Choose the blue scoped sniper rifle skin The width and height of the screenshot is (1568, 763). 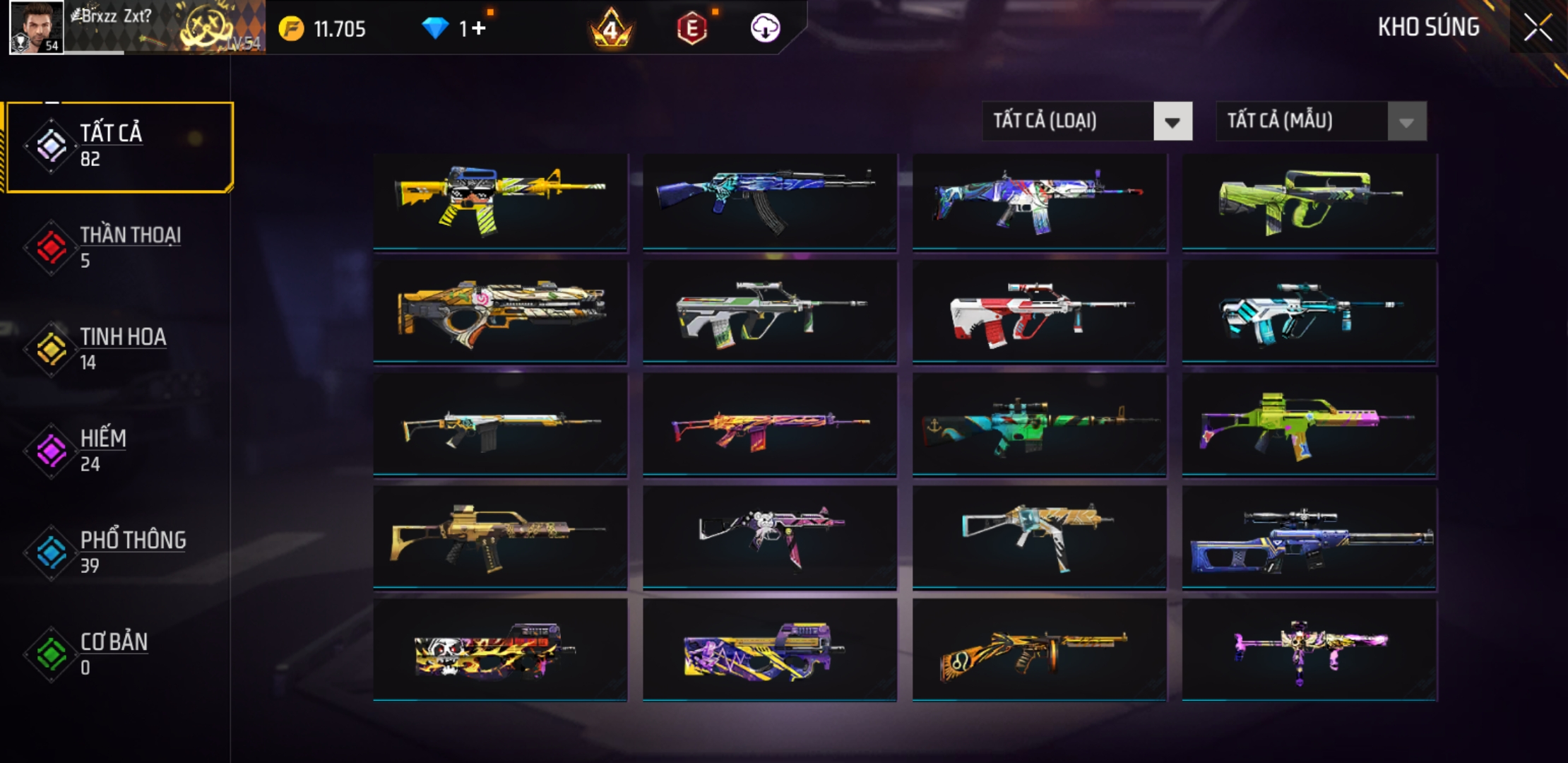coord(1309,538)
